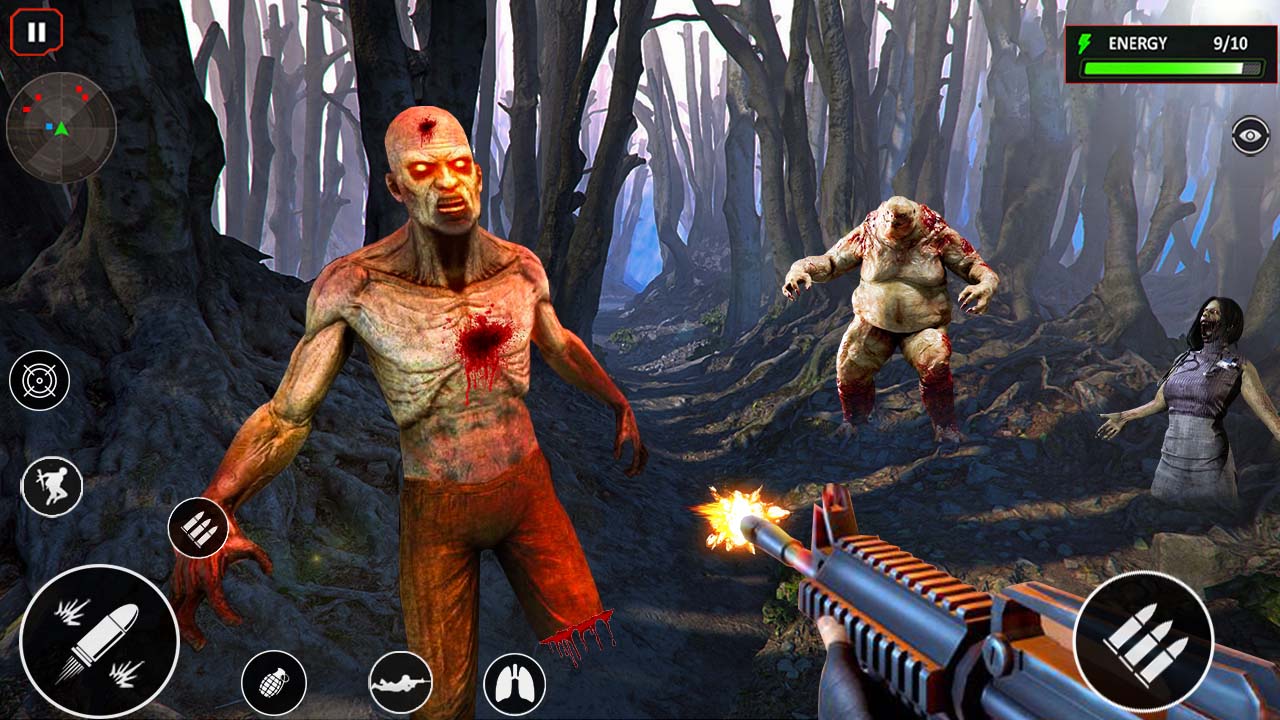Tap the pause bars icon top left

[x=35, y=30]
